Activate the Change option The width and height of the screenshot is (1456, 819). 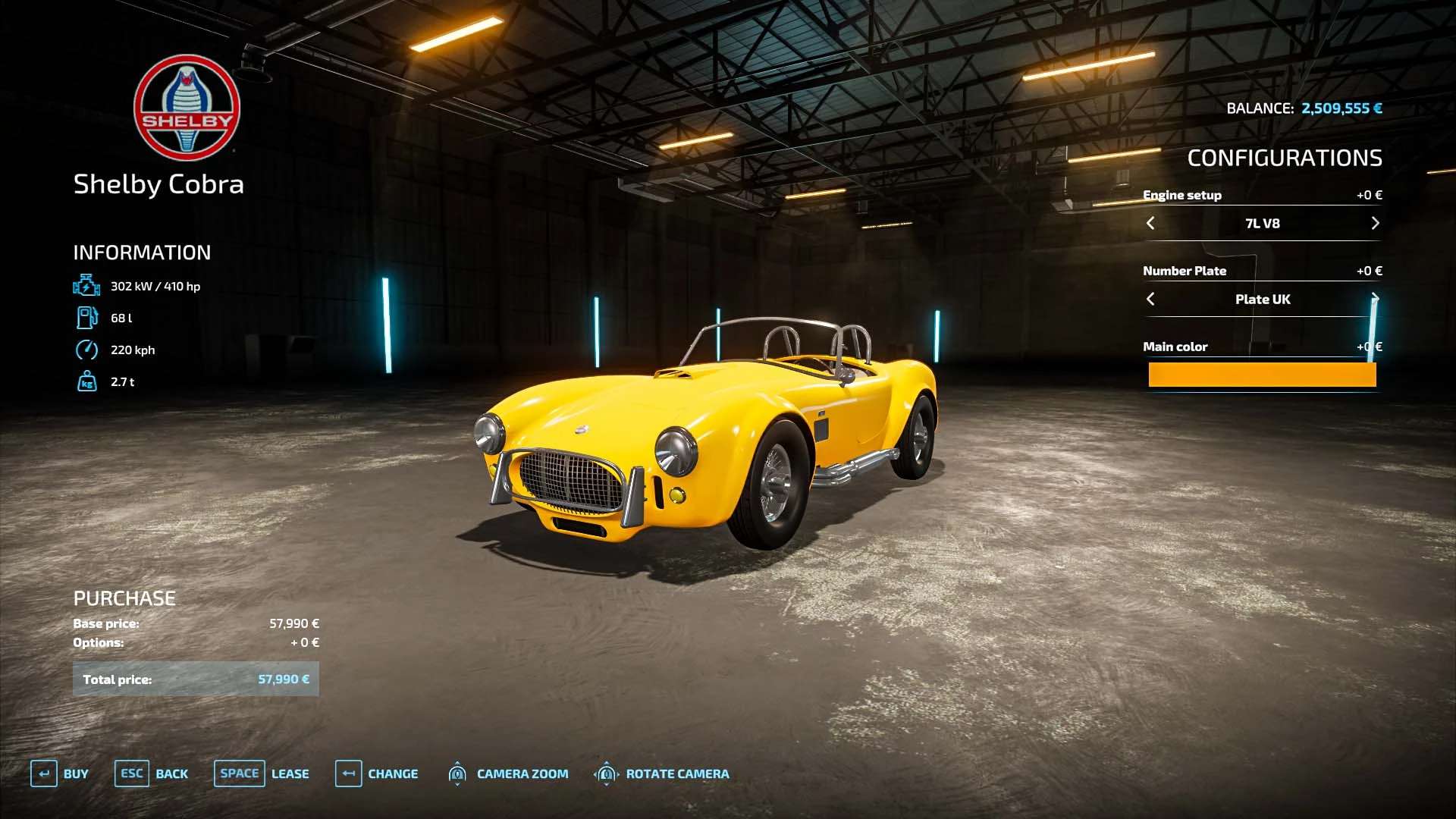click(x=376, y=773)
